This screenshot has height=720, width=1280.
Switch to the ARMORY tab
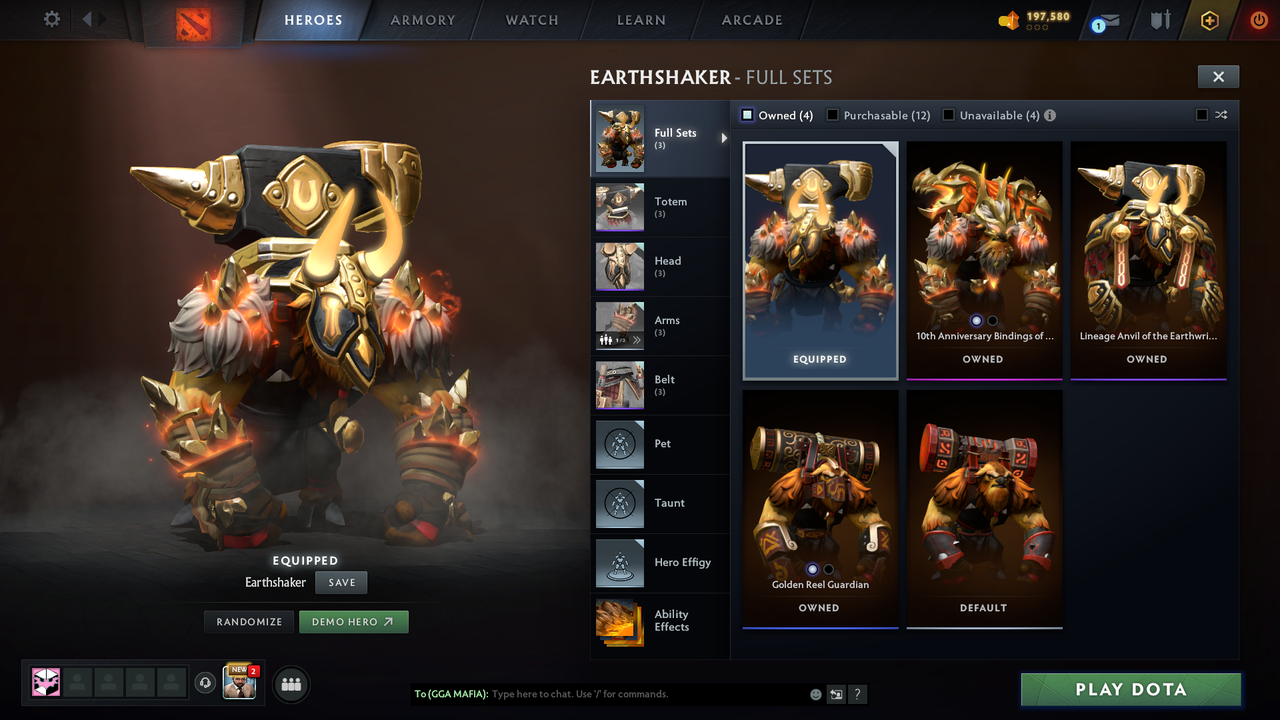pyautogui.click(x=422, y=20)
